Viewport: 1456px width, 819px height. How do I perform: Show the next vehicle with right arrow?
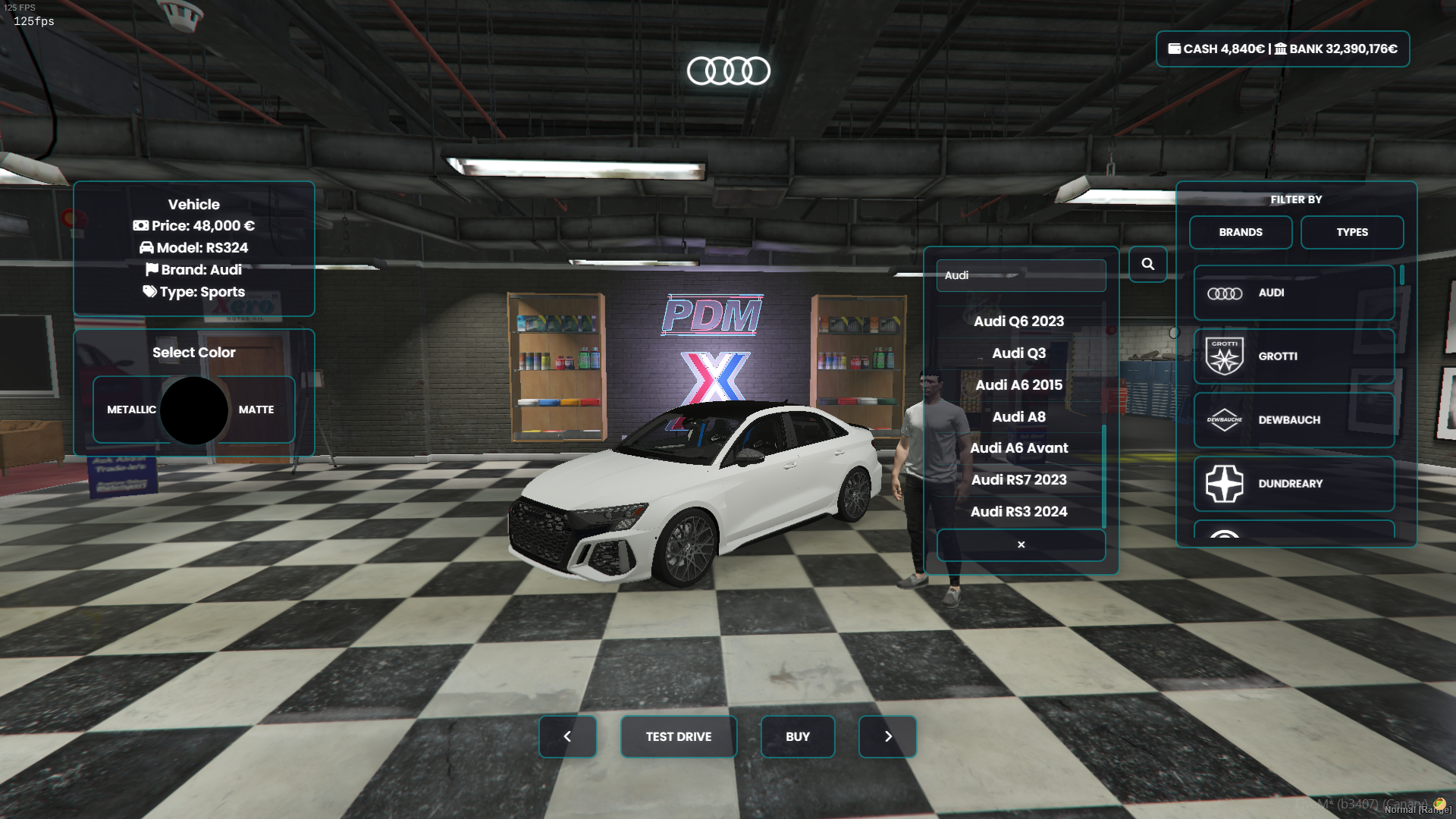(887, 736)
